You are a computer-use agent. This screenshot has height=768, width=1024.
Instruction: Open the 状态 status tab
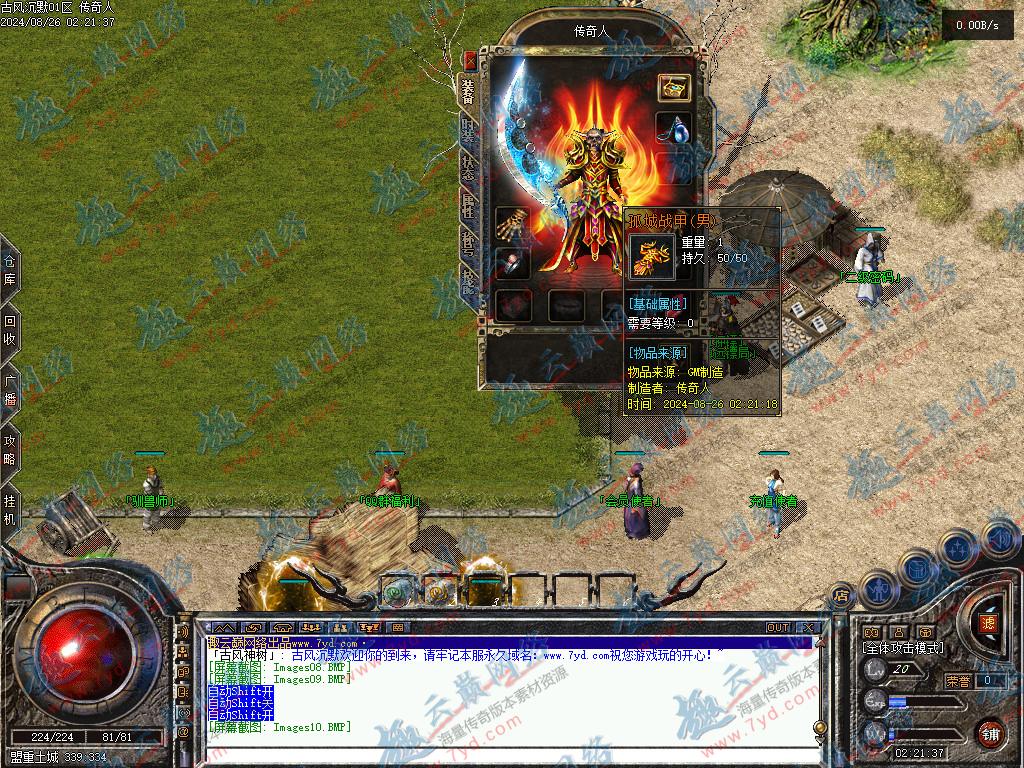tap(468, 168)
